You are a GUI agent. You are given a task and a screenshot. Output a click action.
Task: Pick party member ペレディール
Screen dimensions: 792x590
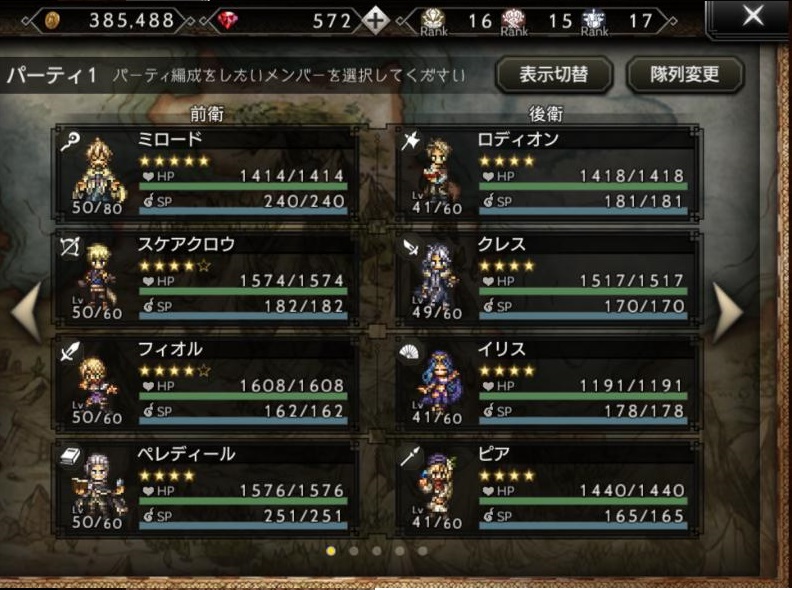pyautogui.click(x=205, y=488)
